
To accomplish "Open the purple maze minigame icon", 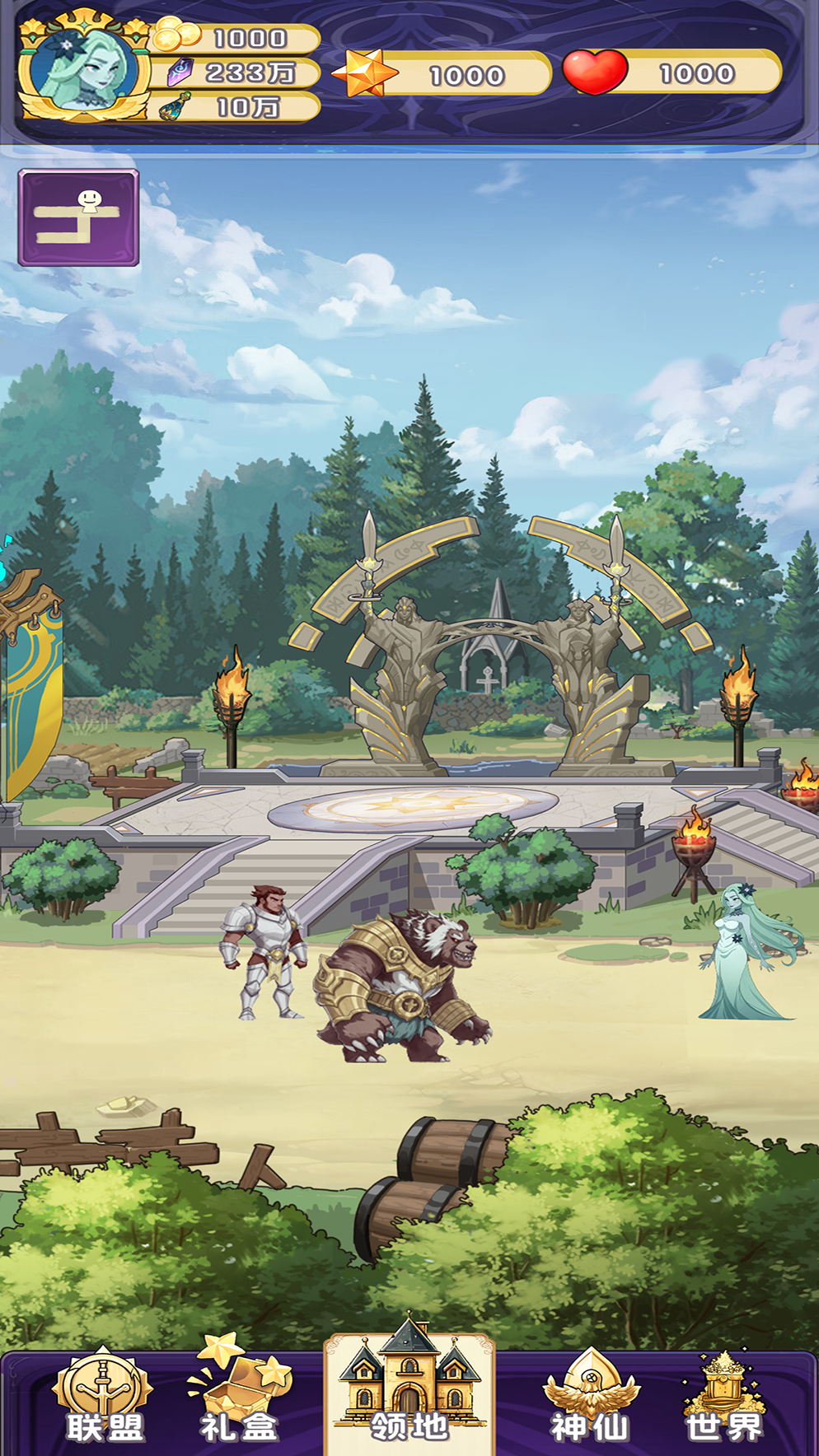I will point(79,217).
